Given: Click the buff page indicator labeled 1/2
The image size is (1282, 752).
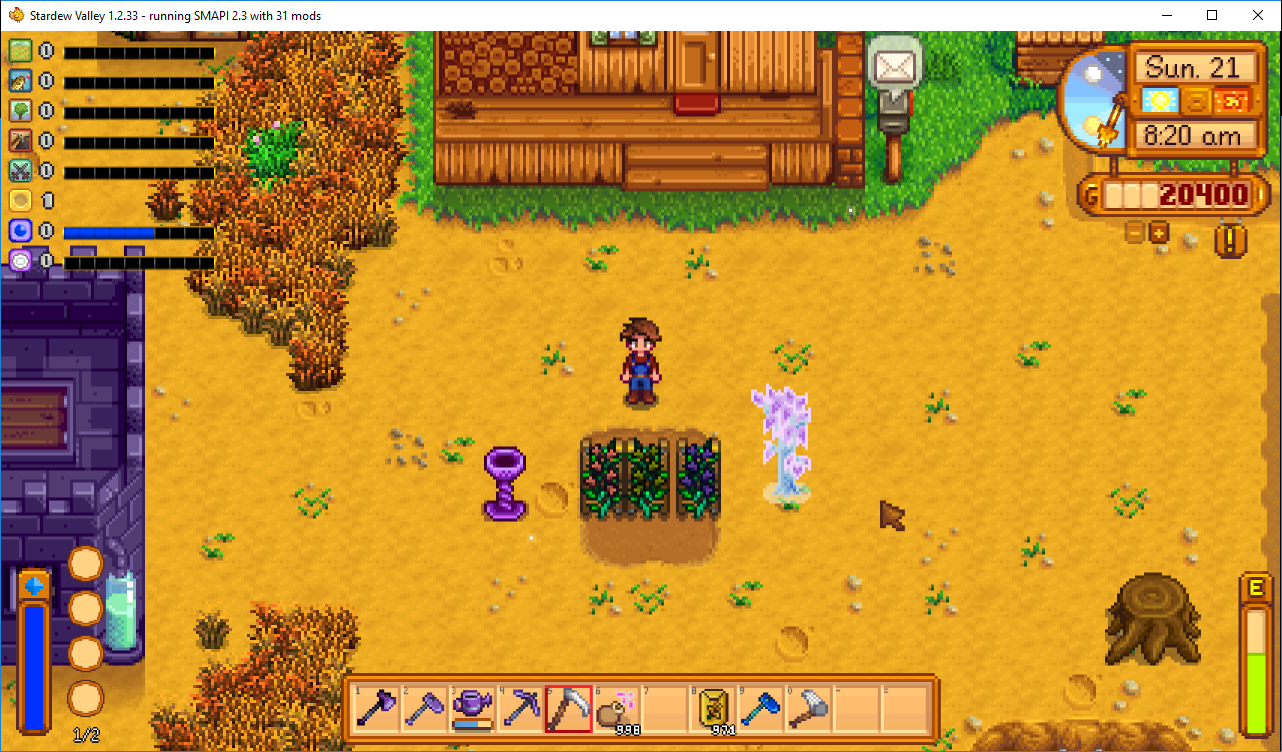Looking at the screenshot, I should (85, 733).
